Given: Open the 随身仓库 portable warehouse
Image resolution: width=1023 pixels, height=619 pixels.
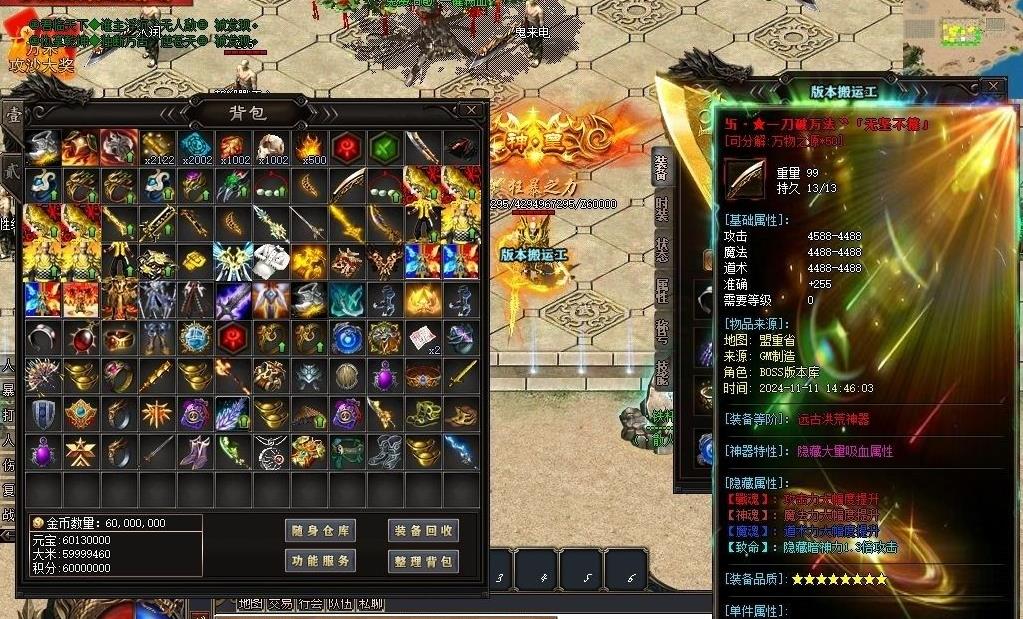Looking at the screenshot, I should click(320, 530).
